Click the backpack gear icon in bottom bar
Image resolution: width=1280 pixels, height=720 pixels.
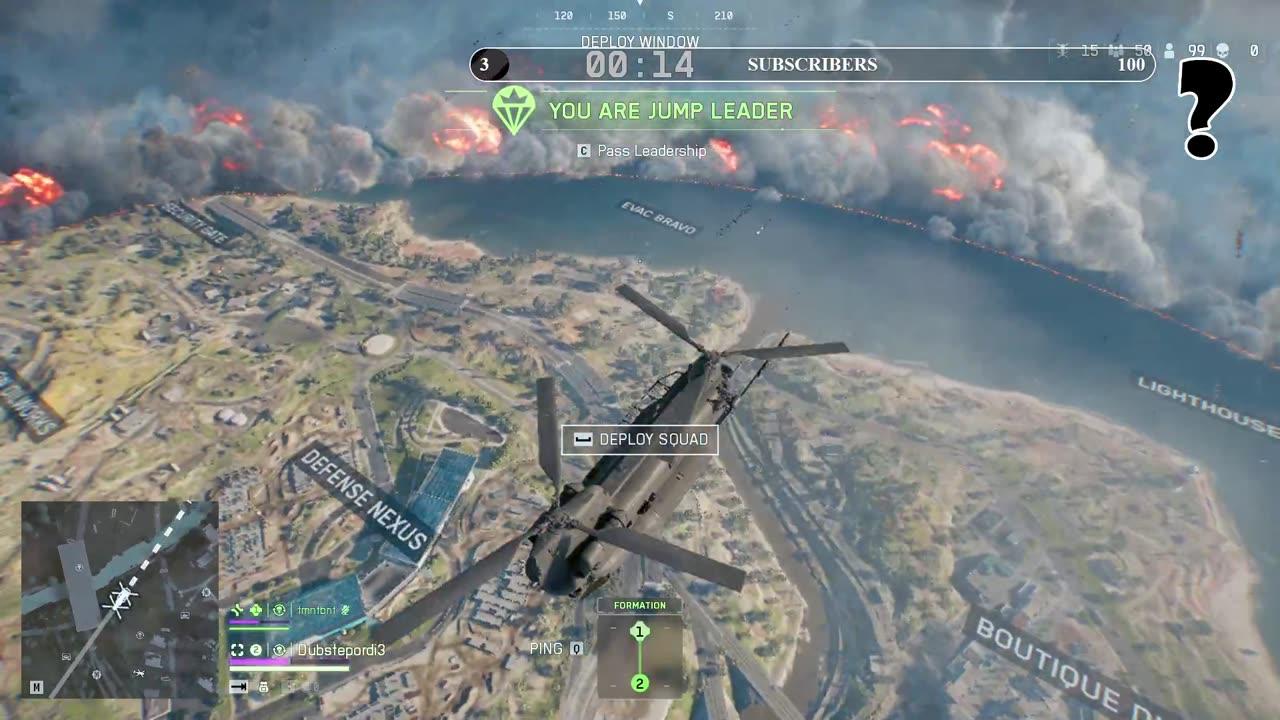263,686
